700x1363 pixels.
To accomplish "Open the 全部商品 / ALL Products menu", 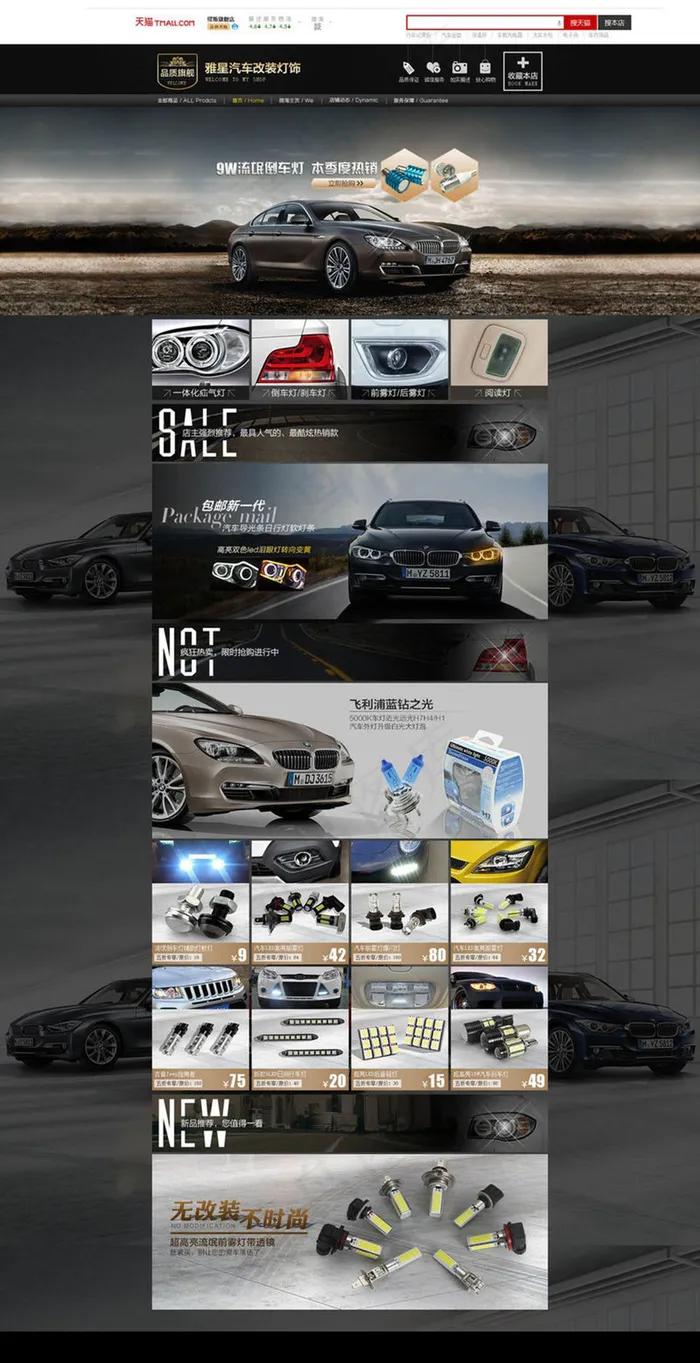I will pos(187,101).
